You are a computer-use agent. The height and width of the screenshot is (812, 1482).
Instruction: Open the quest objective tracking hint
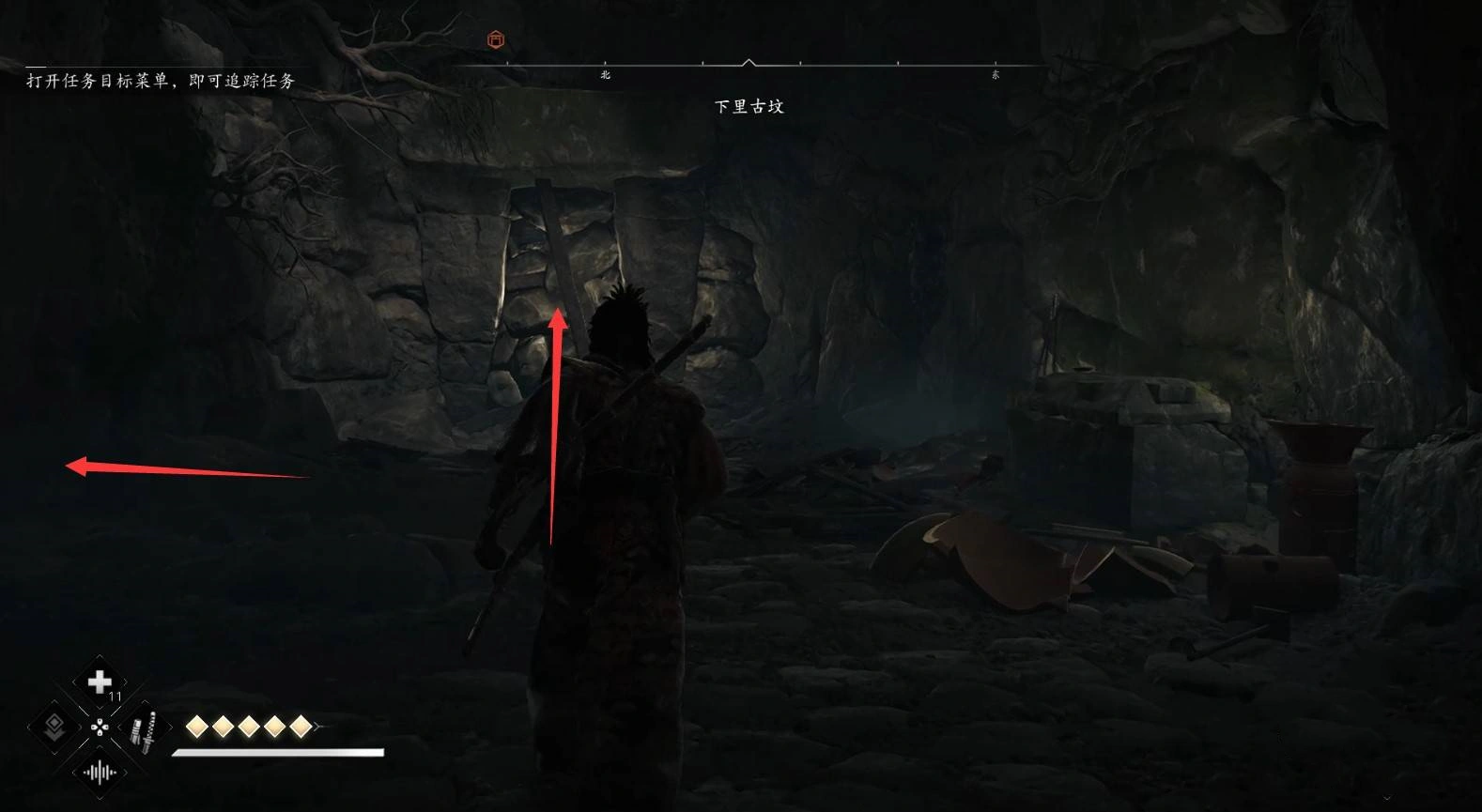[x=161, y=81]
